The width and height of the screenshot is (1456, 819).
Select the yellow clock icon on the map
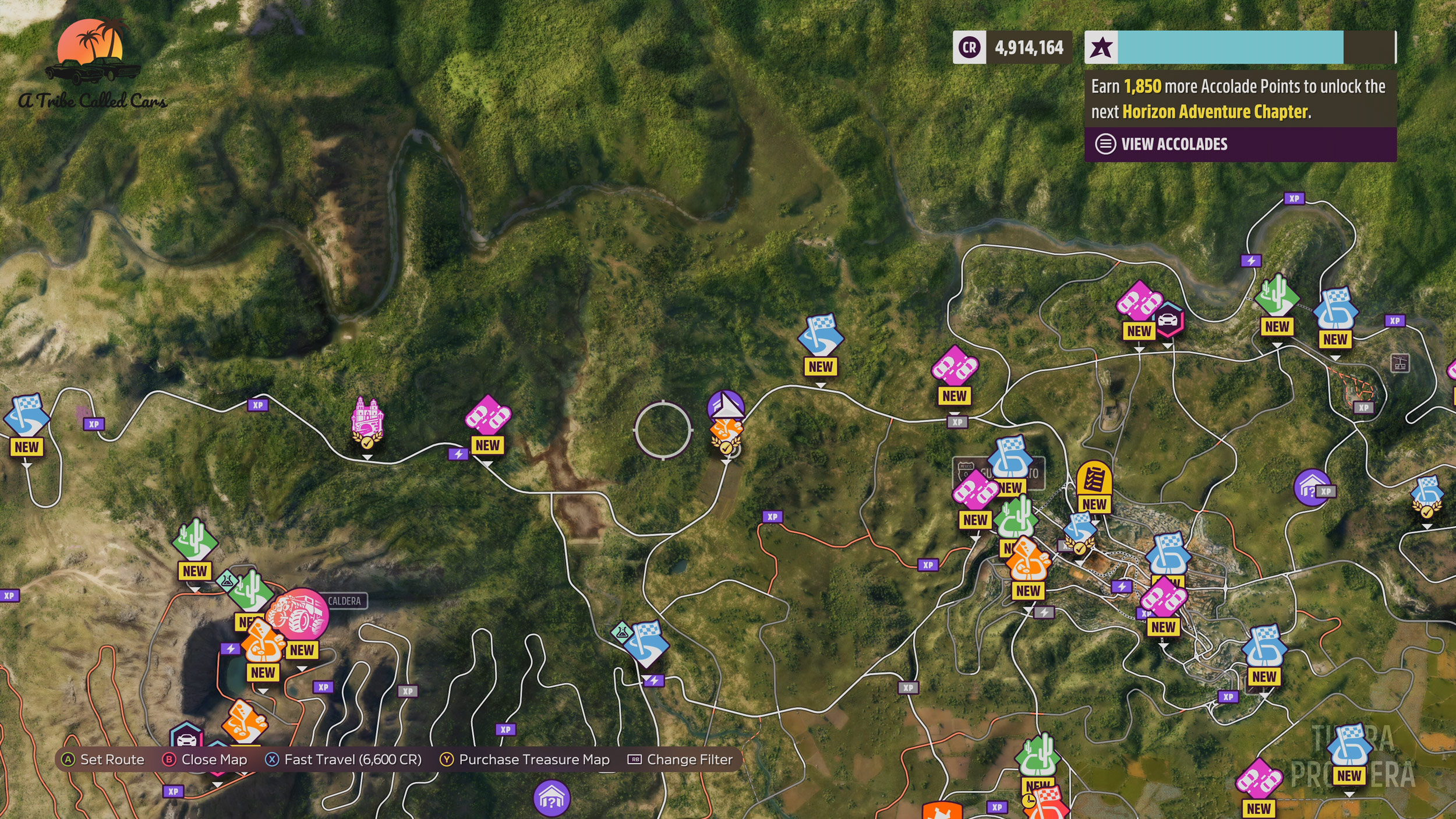1028,802
